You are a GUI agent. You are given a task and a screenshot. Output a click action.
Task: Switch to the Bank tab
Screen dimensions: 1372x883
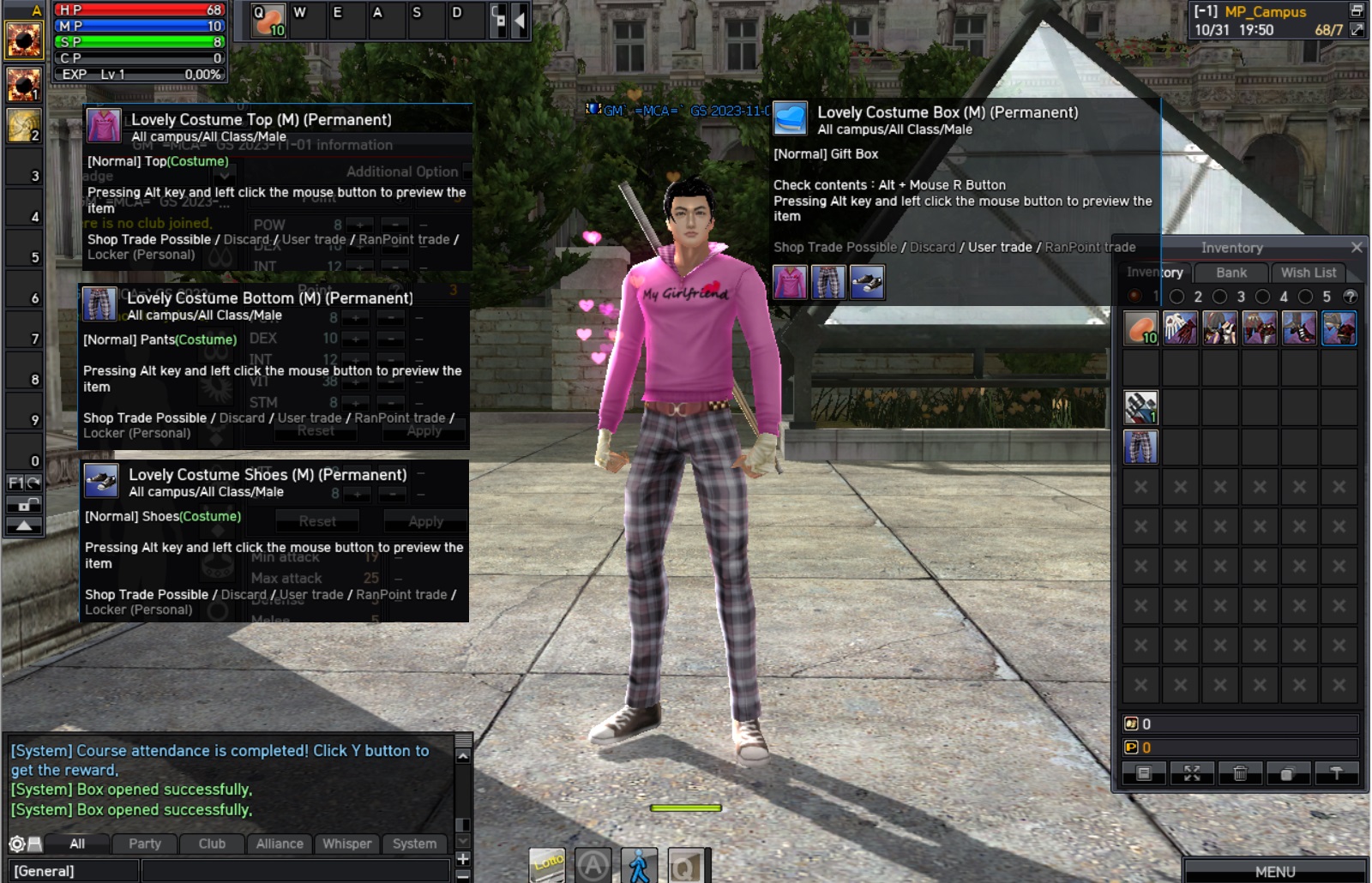[1231, 273]
